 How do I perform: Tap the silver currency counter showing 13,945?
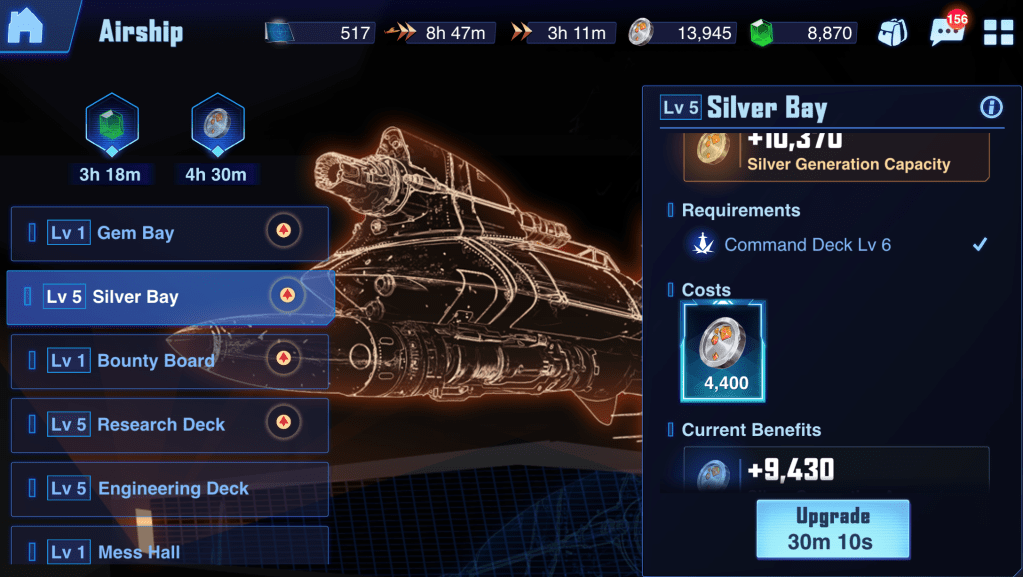683,33
